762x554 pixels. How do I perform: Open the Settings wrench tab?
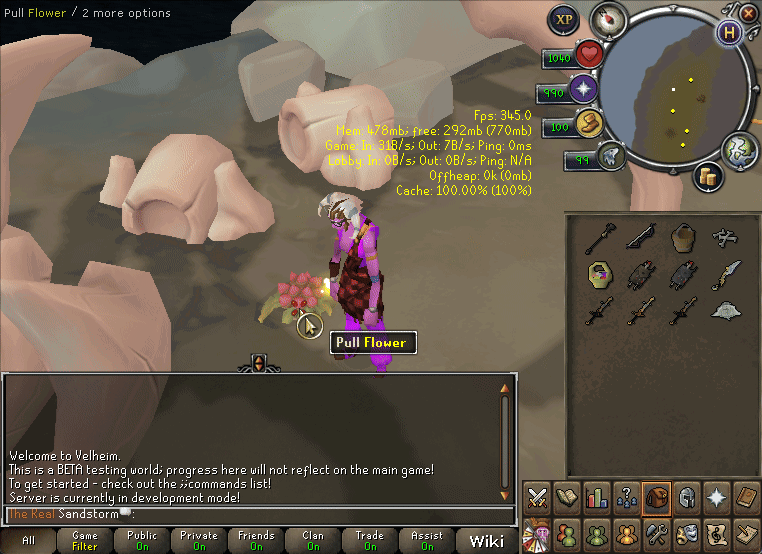[657, 531]
